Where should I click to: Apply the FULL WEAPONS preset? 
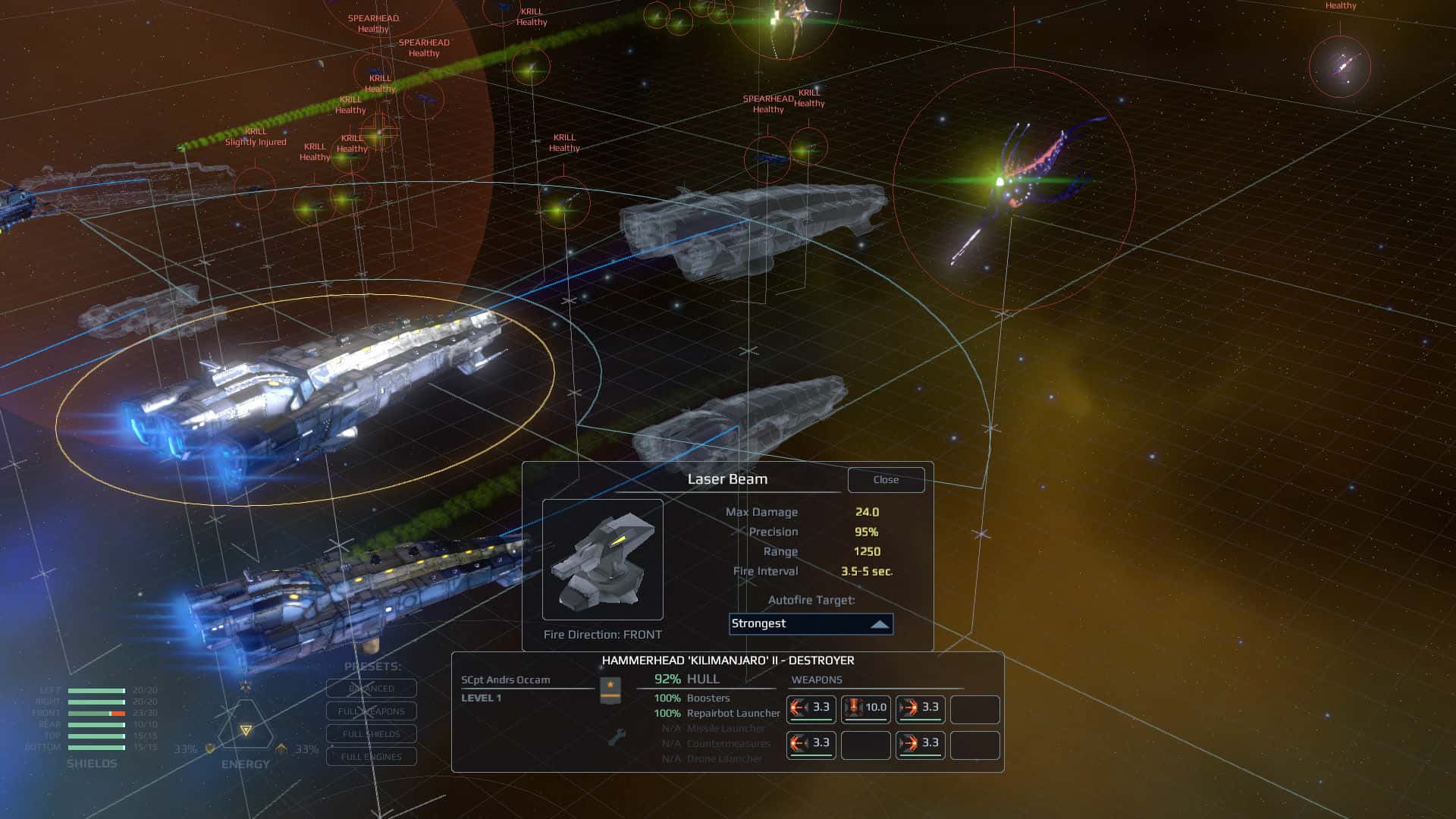(x=371, y=711)
